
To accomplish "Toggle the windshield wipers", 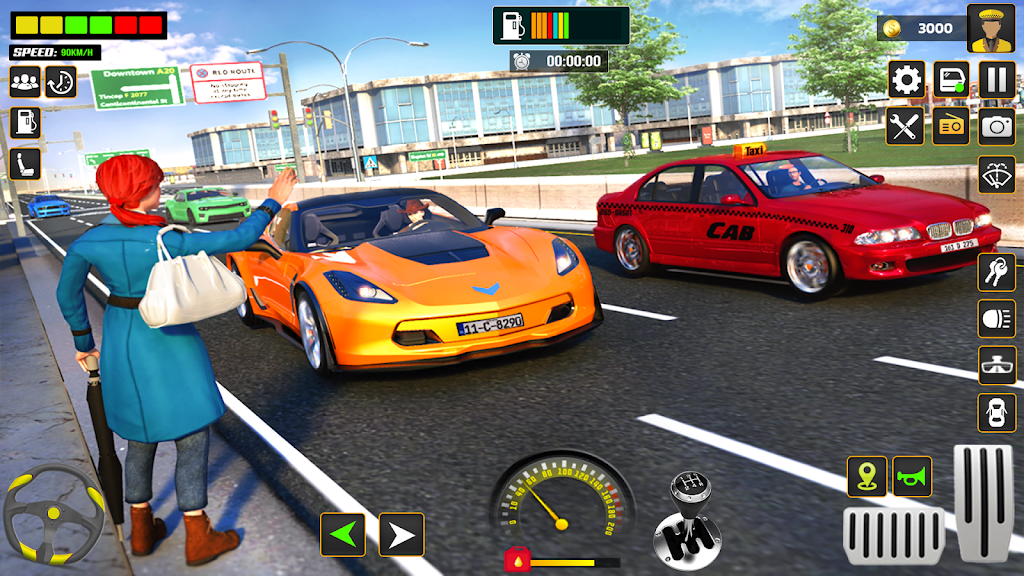I will [997, 175].
